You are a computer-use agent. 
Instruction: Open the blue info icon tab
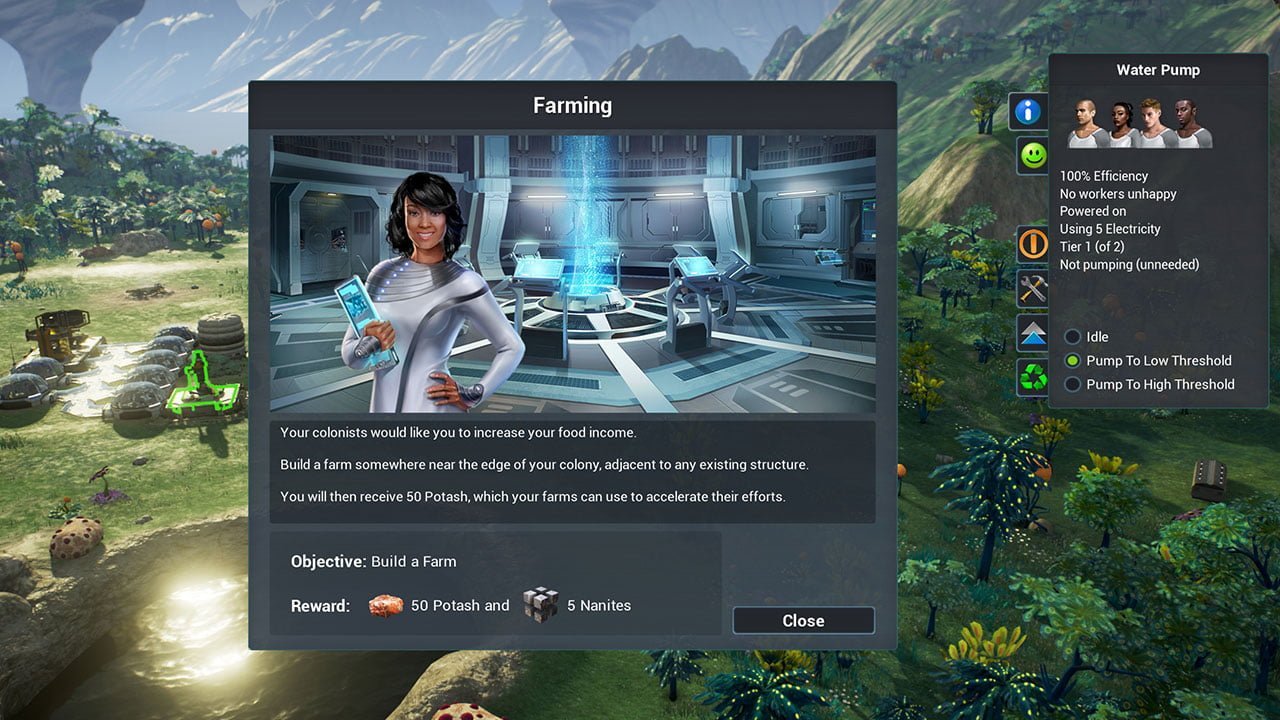[x=1029, y=111]
